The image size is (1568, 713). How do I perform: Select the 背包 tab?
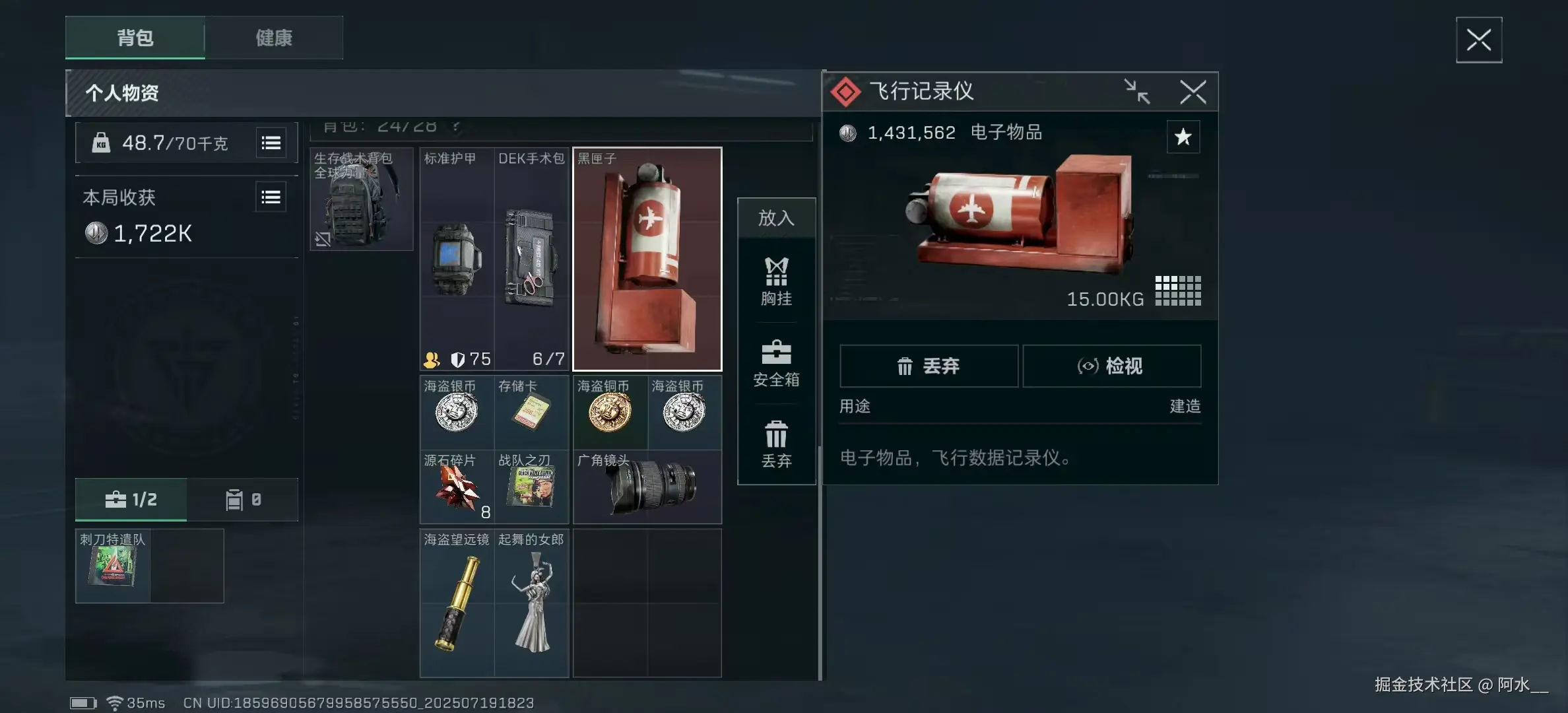point(135,38)
